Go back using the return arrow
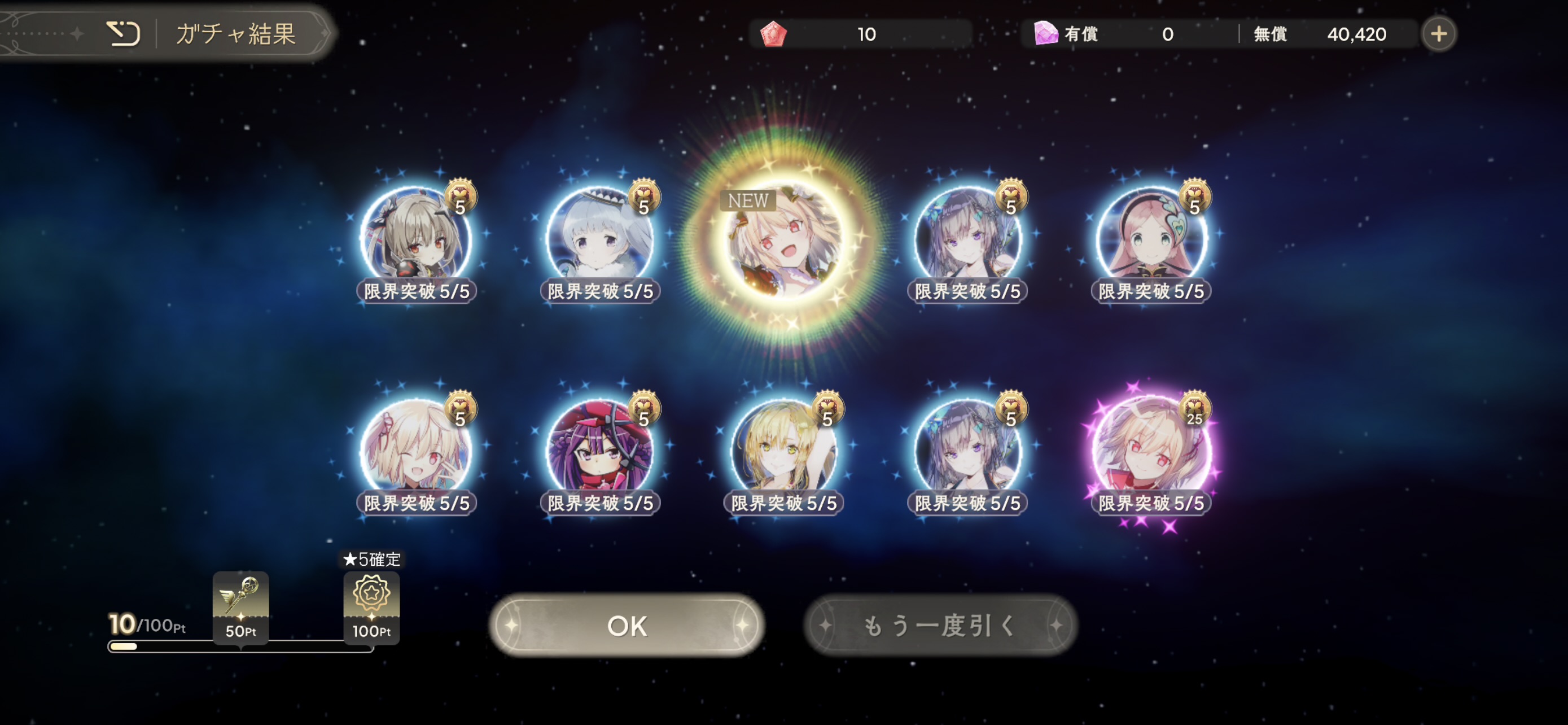Screen dimensions: 1568x725 pyautogui.click(x=123, y=33)
